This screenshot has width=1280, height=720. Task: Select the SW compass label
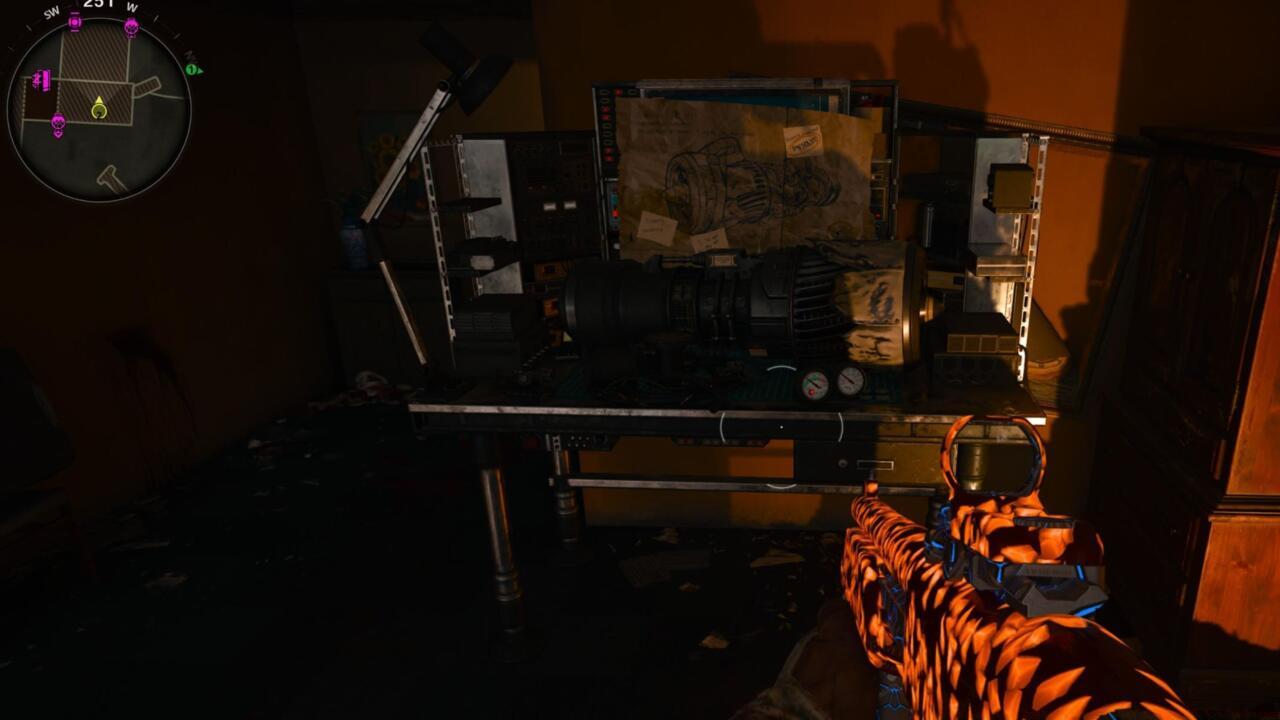pyautogui.click(x=51, y=11)
